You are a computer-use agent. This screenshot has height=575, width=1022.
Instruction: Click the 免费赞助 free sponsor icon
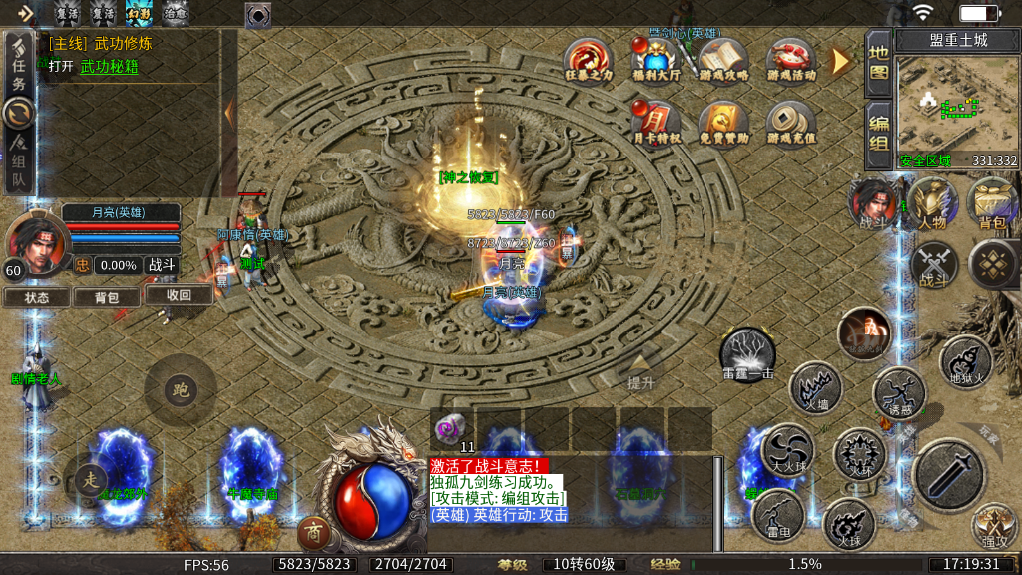723,122
